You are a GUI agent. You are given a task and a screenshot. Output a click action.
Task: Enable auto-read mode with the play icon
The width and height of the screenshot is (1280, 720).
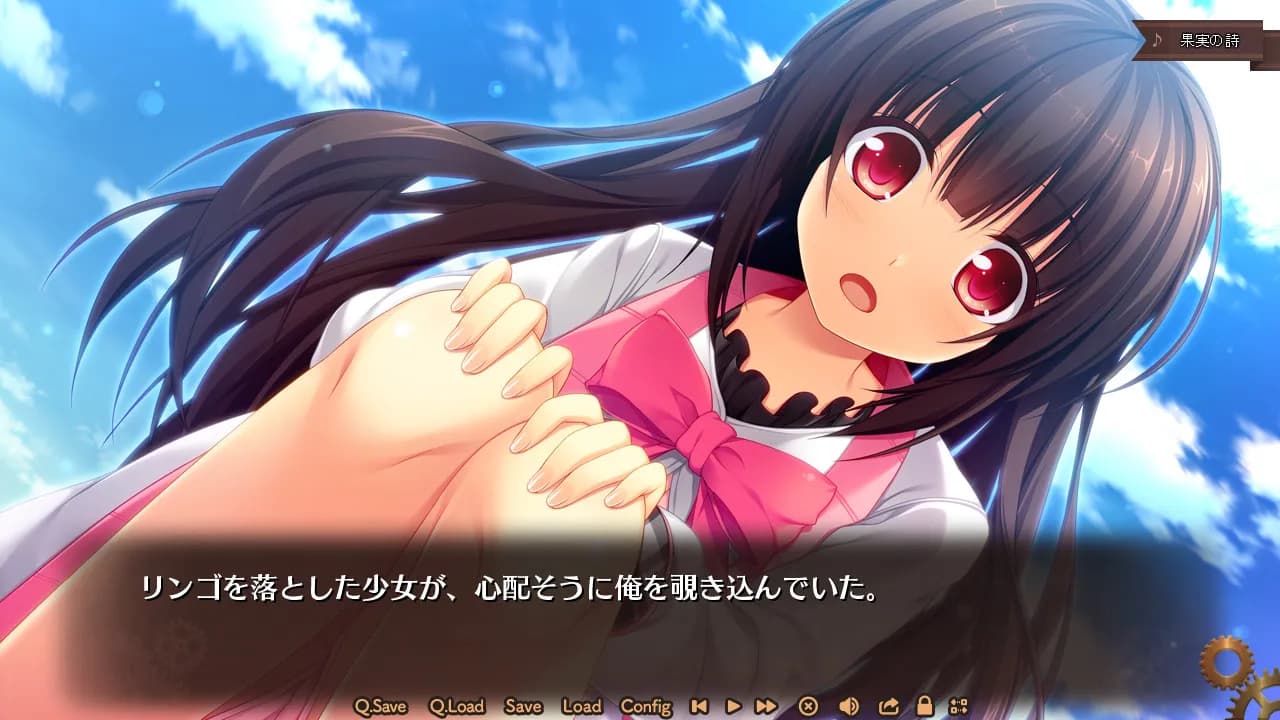pos(733,706)
